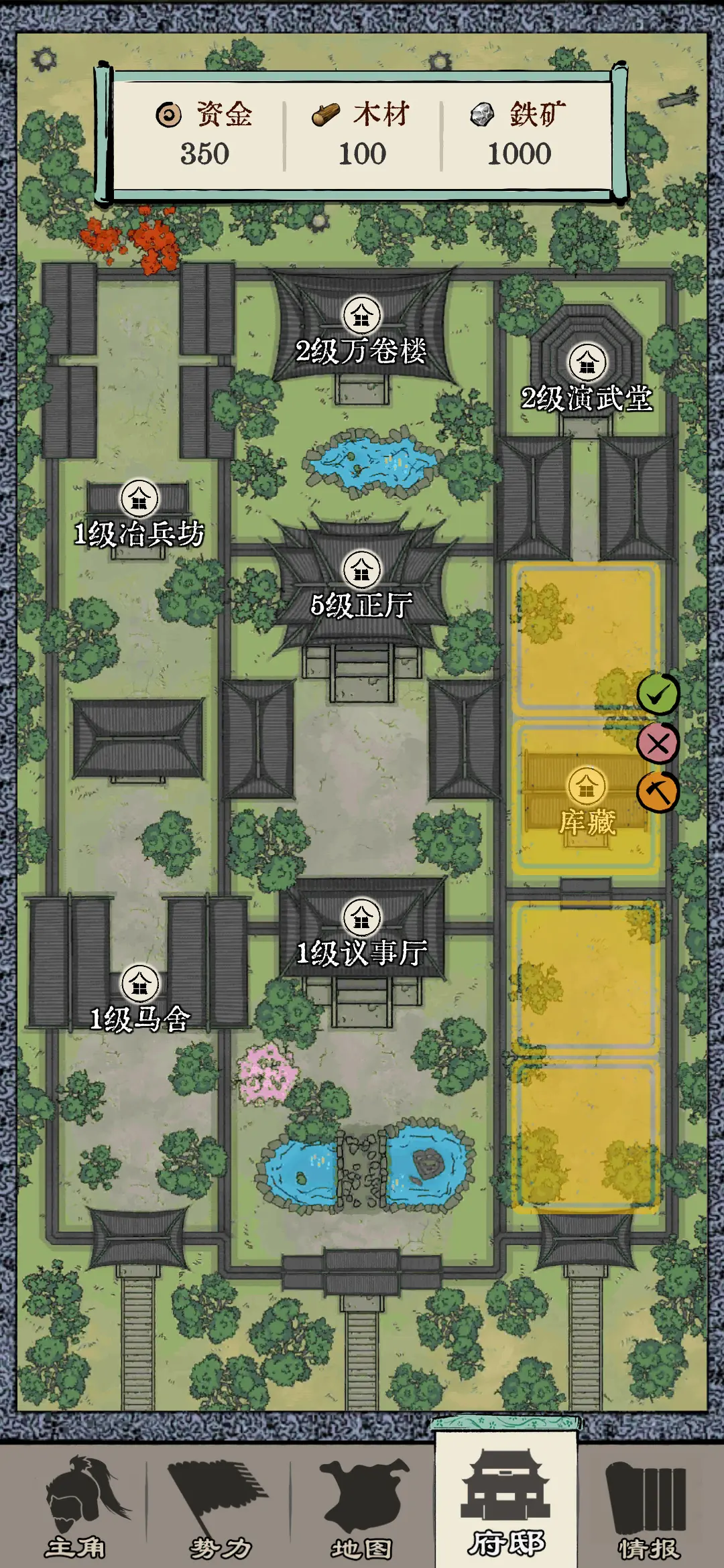Image resolution: width=724 pixels, height=1568 pixels.
Task: Select the 5级正厅 main hall marker
Action: 361,570
